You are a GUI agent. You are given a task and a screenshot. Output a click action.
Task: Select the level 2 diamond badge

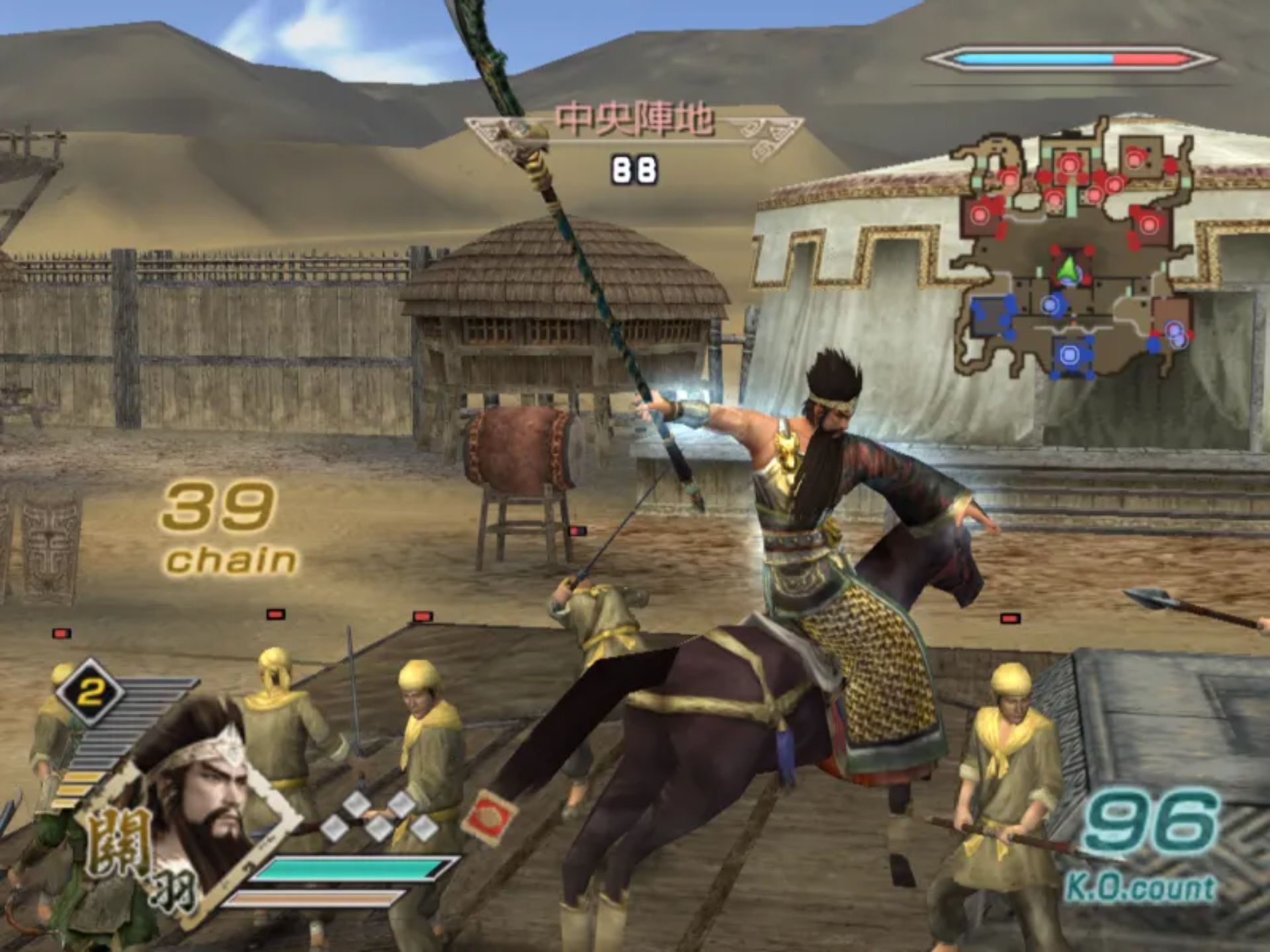90,692
